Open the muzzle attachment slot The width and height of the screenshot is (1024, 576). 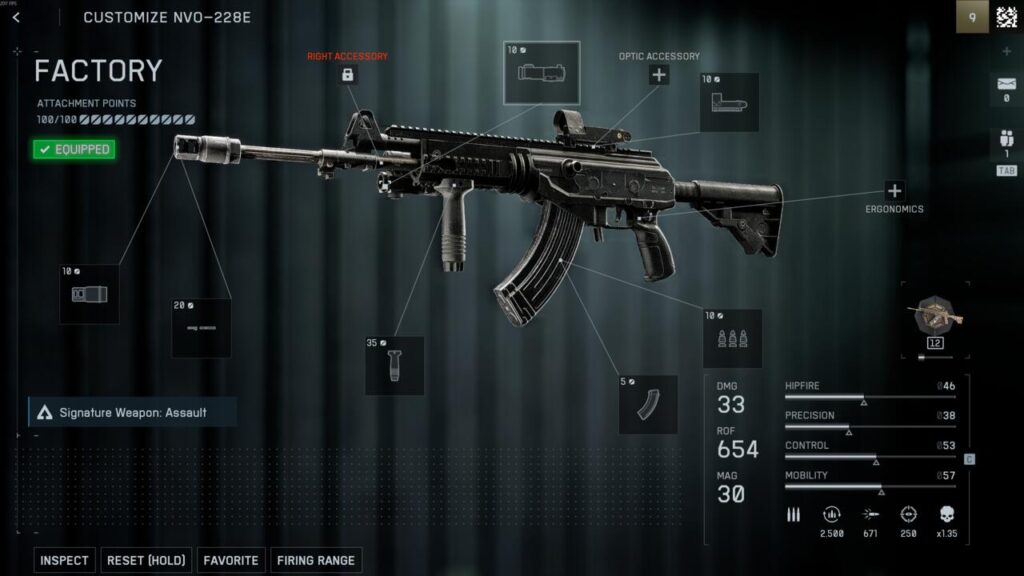89,294
